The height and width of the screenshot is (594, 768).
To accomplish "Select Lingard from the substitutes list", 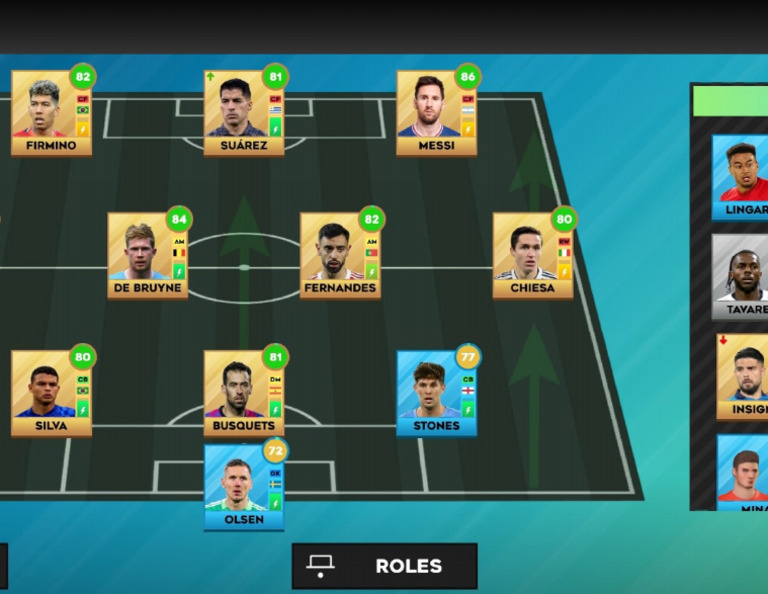I will pos(741,177).
